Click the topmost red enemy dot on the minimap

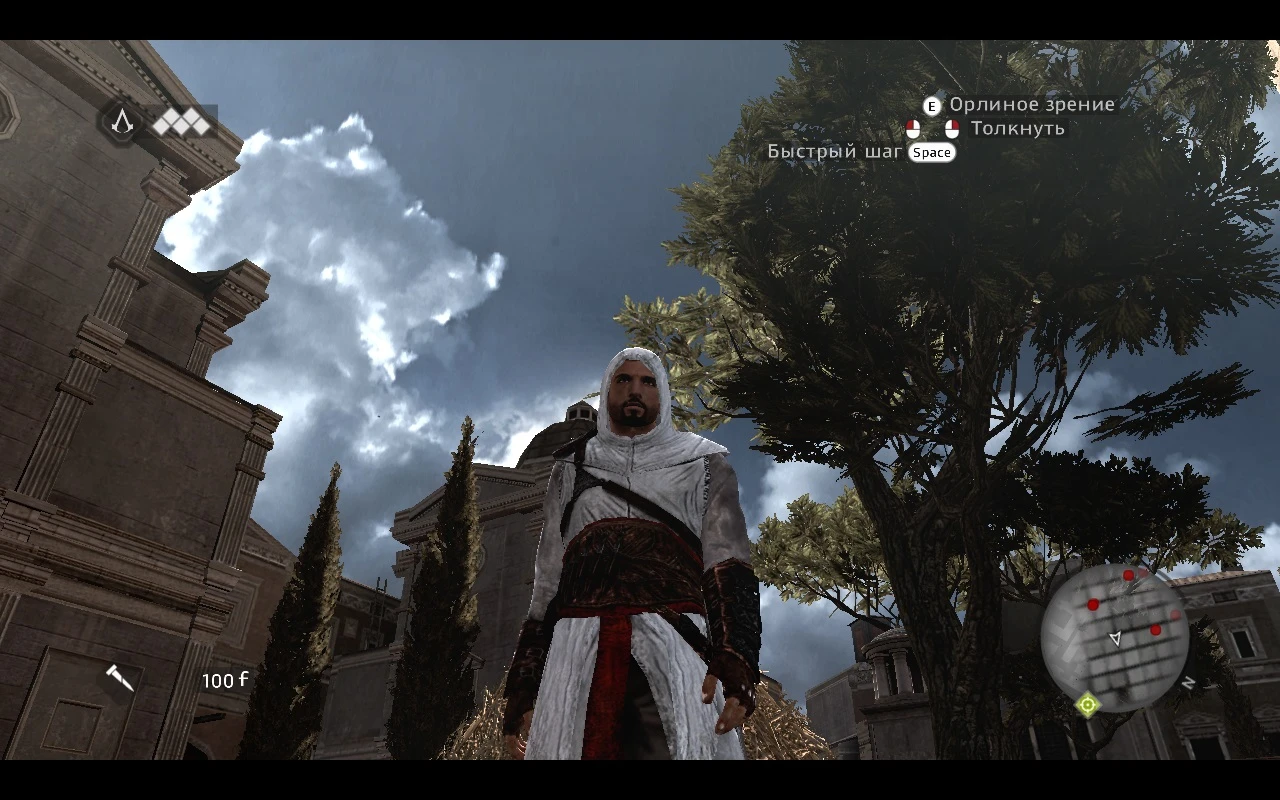pyautogui.click(x=1127, y=575)
